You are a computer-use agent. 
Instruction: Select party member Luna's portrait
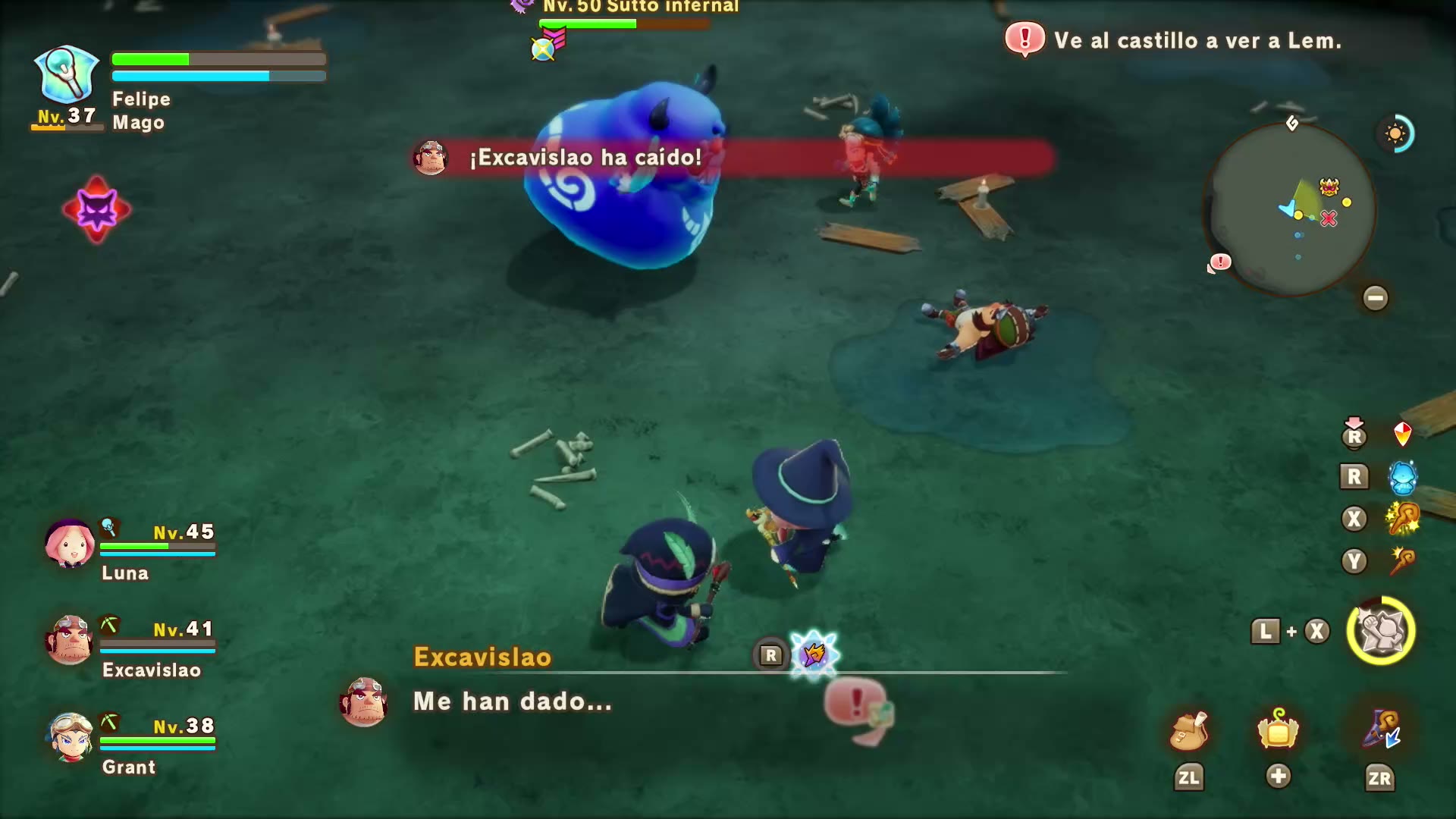(70, 543)
